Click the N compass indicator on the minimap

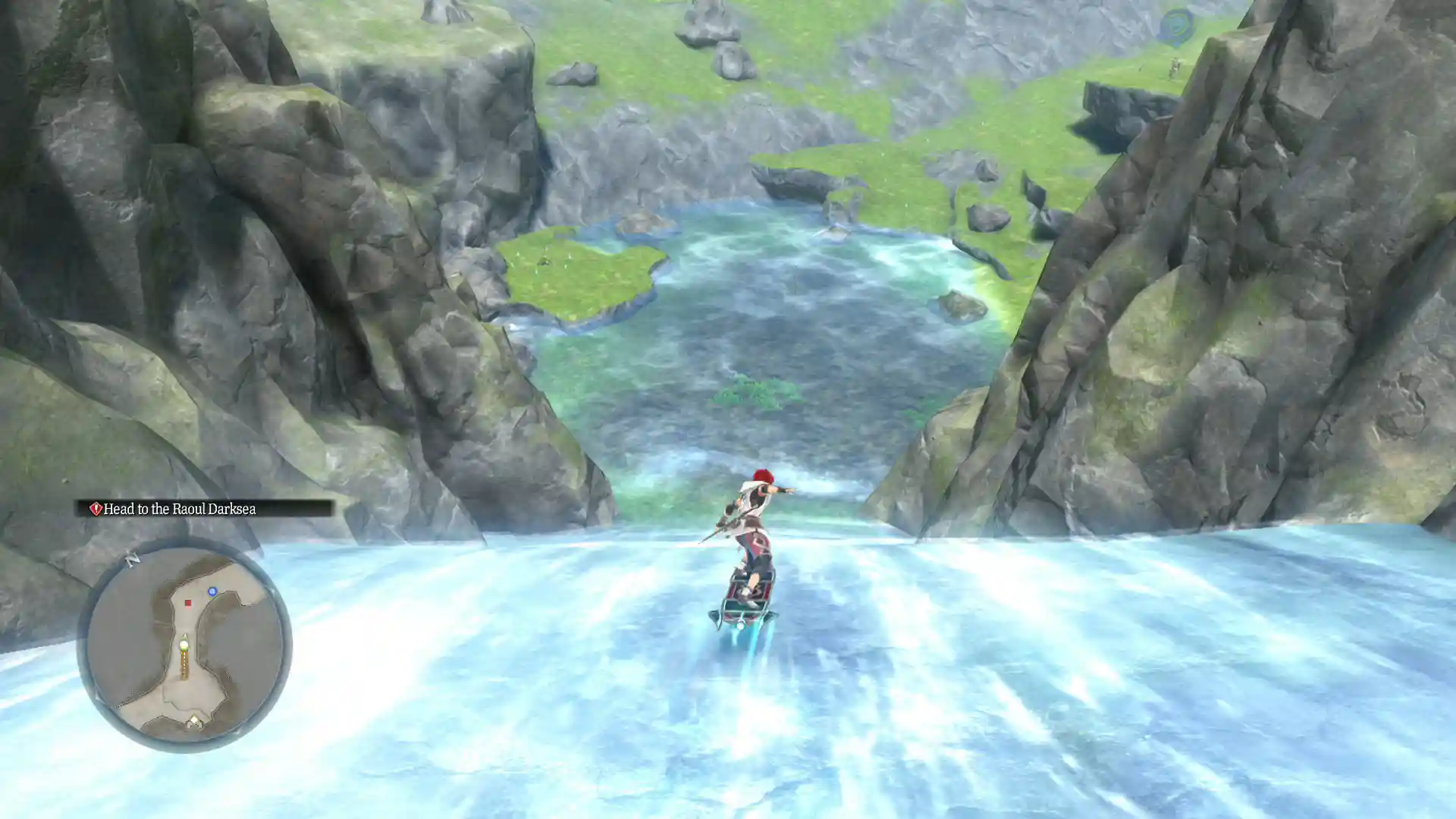click(132, 559)
